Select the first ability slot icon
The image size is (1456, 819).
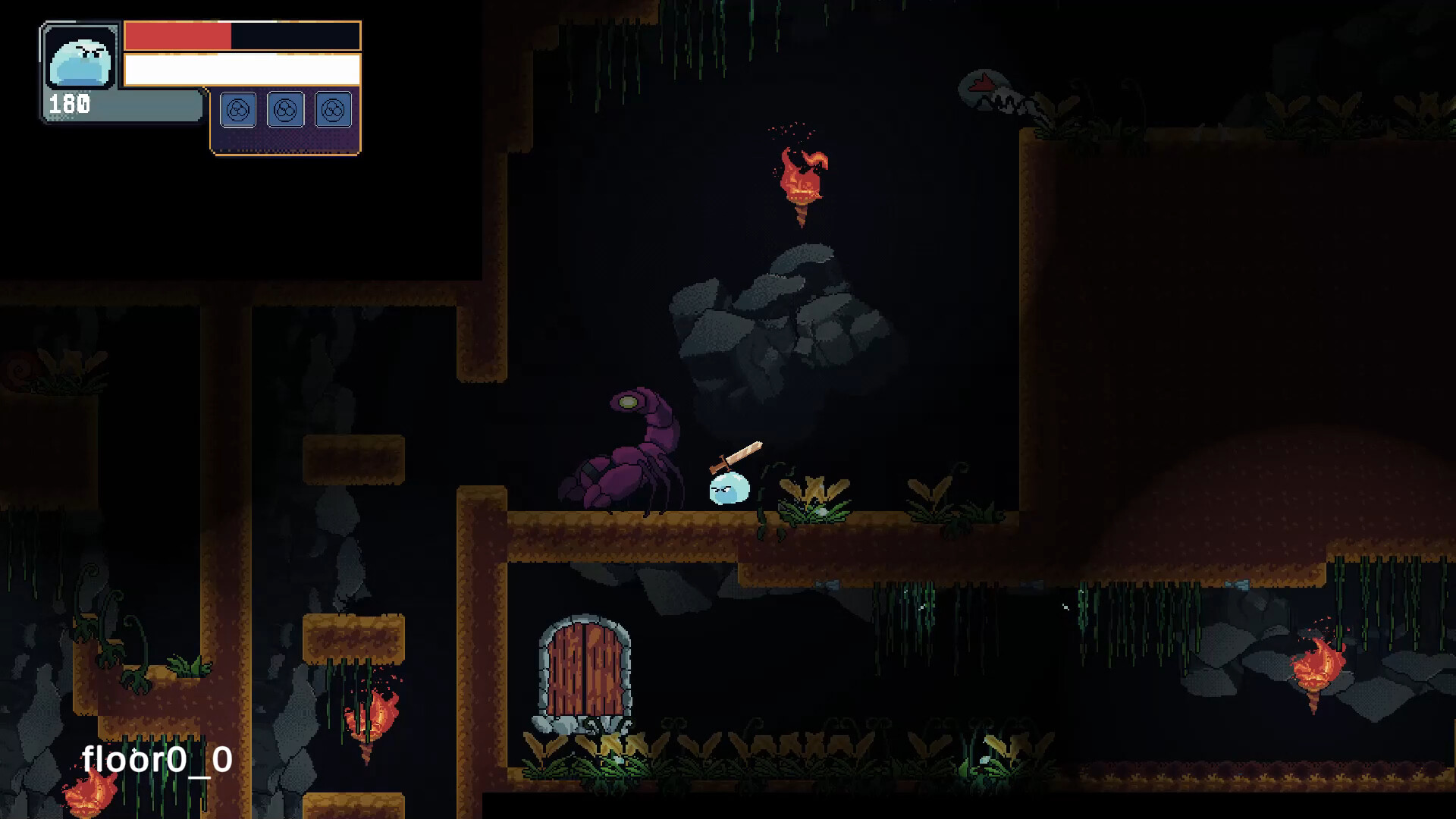[x=238, y=109]
